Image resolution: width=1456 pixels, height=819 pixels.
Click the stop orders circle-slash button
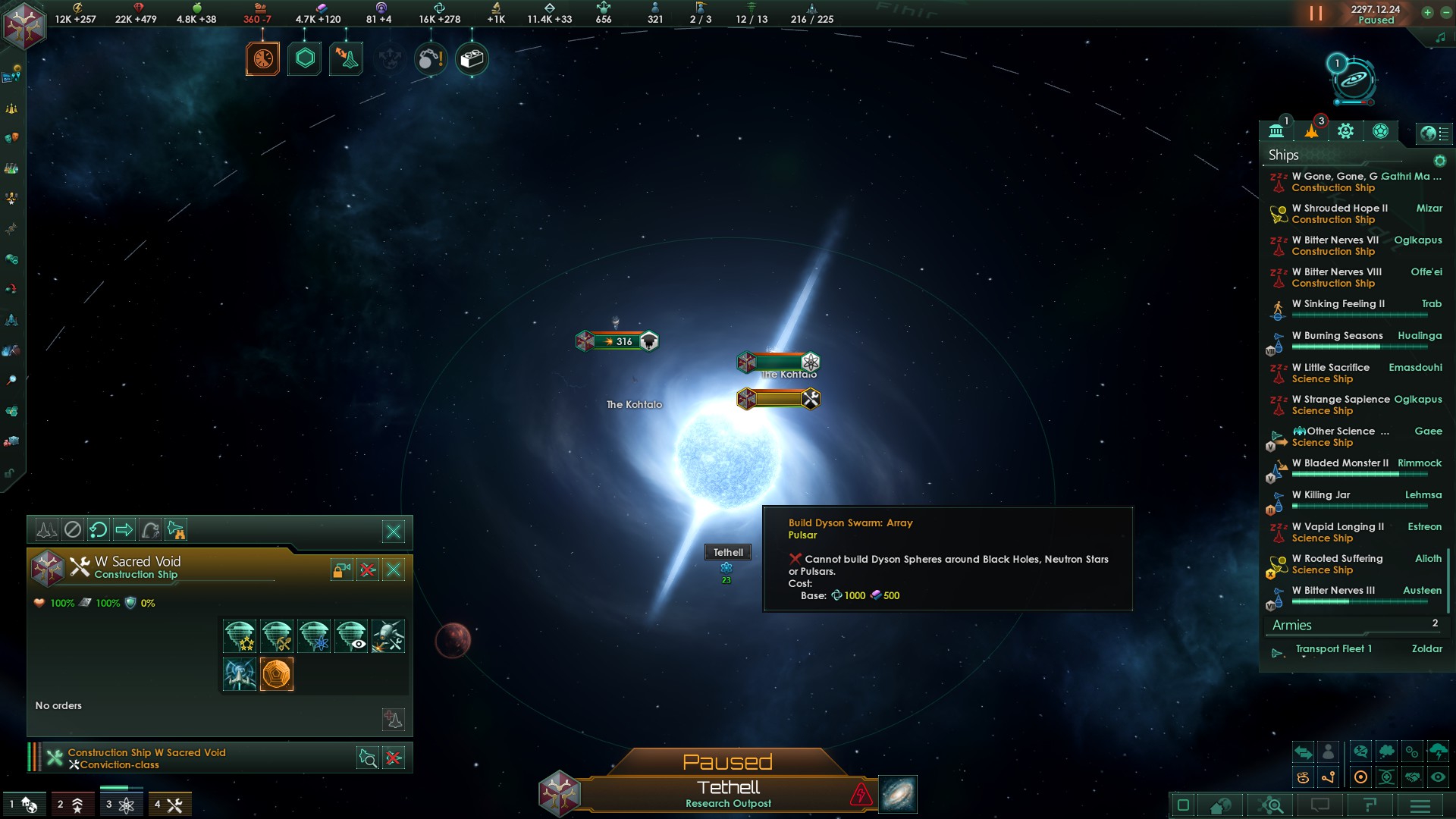72,530
